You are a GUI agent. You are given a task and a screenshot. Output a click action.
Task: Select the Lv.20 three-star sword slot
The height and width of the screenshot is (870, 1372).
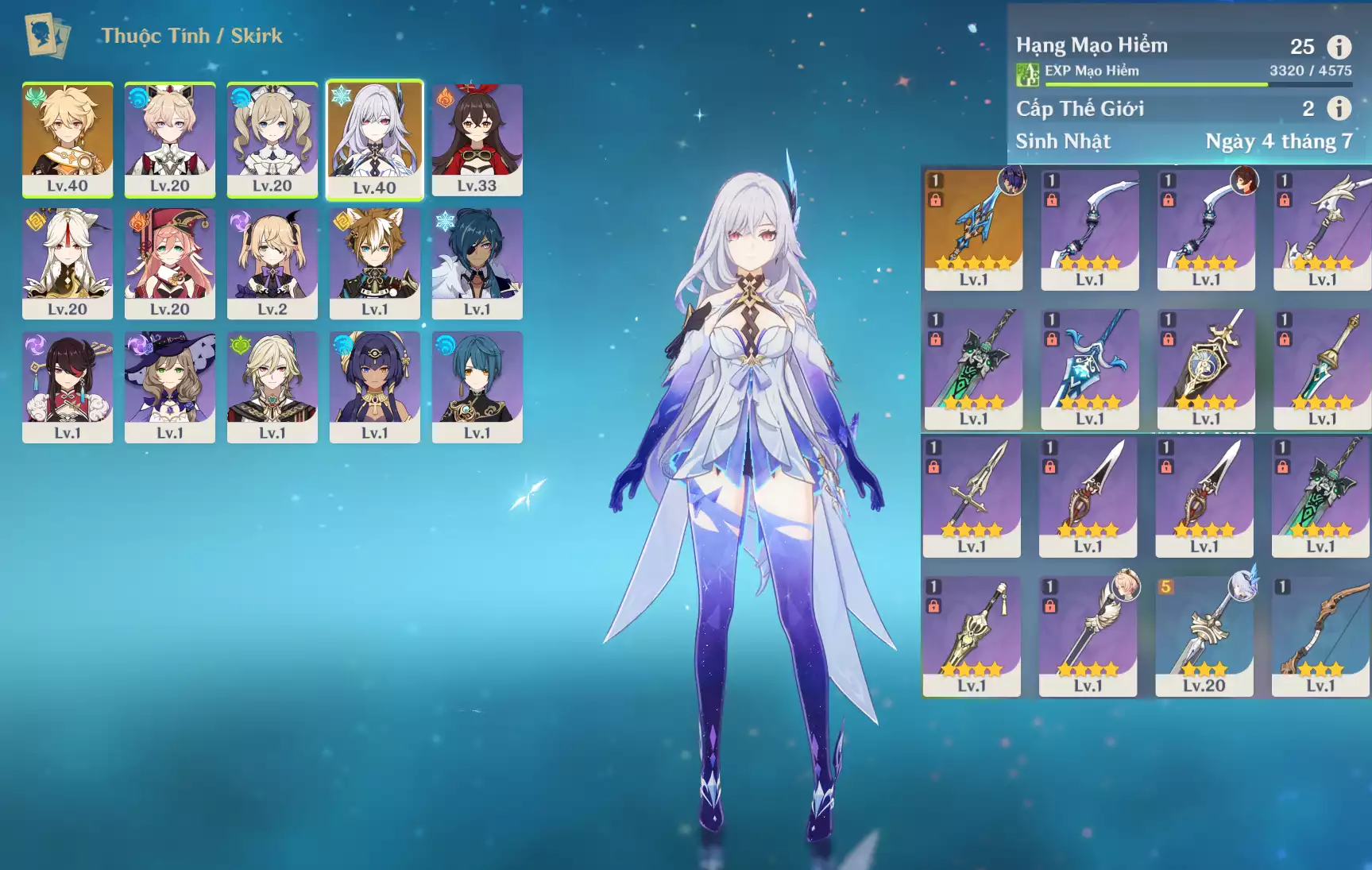(1204, 636)
